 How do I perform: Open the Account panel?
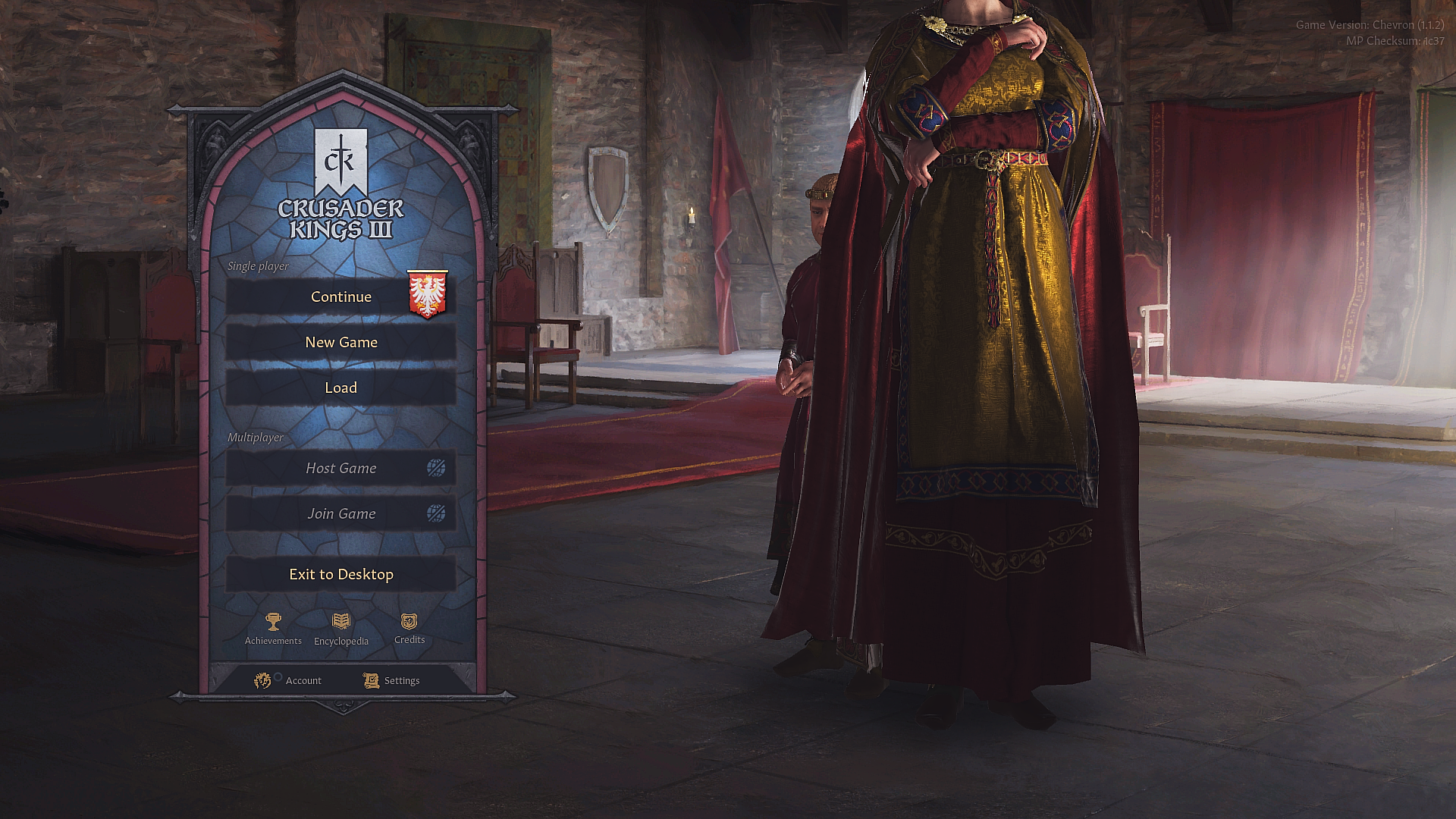click(x=303, y=680)
